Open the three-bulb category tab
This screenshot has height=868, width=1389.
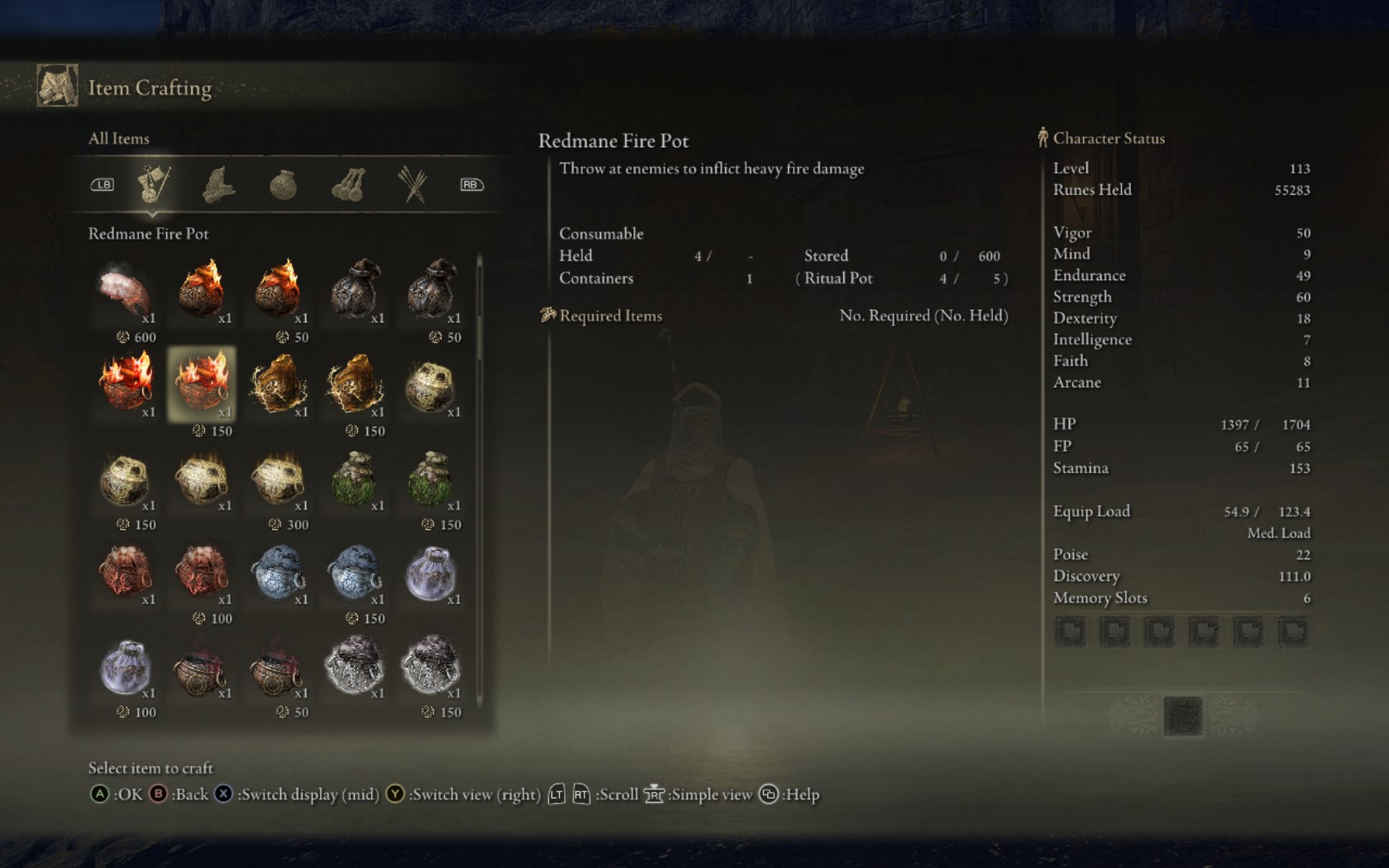348,184
